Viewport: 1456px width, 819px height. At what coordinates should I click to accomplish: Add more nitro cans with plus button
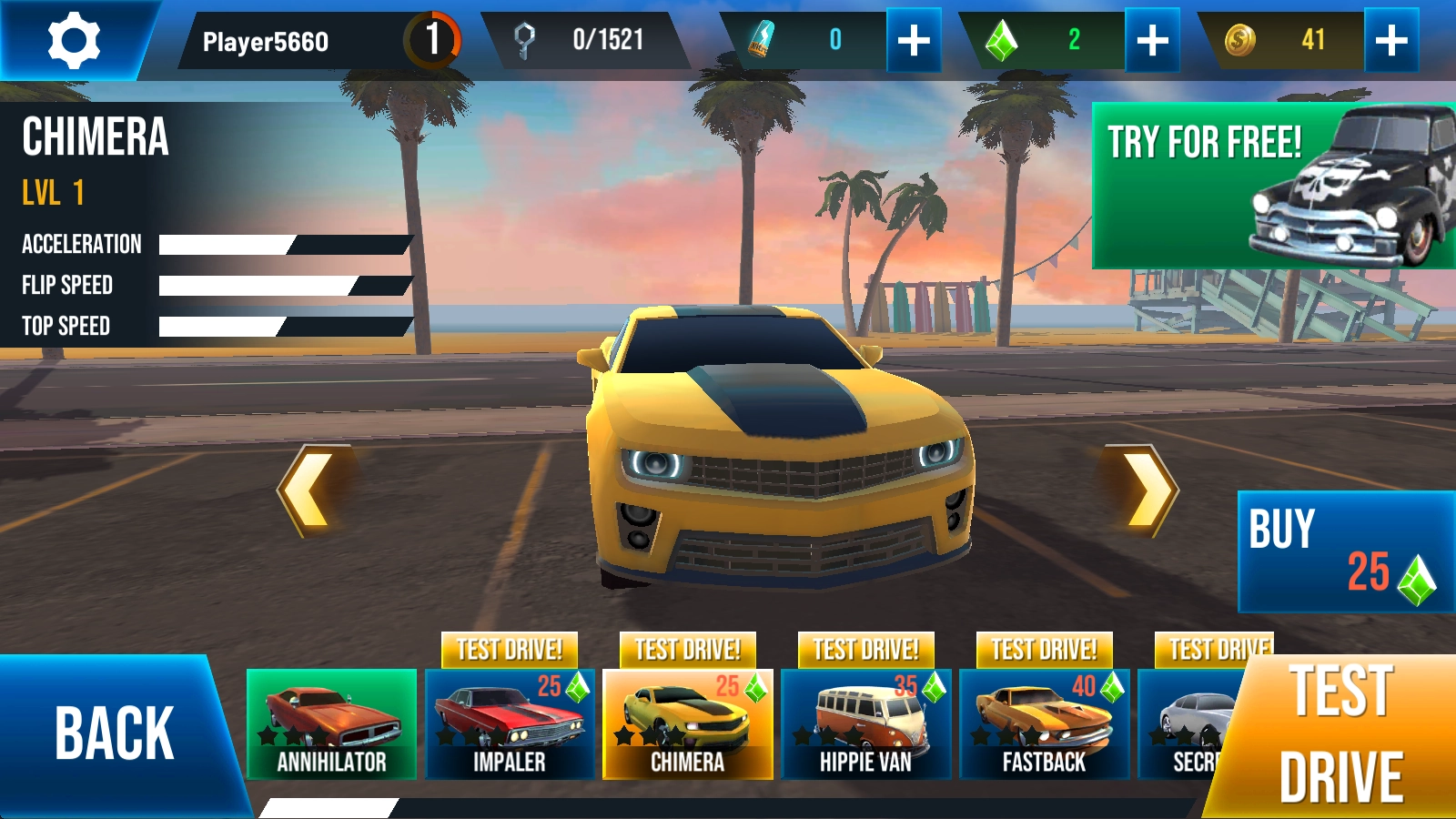[x=914, y=40]
